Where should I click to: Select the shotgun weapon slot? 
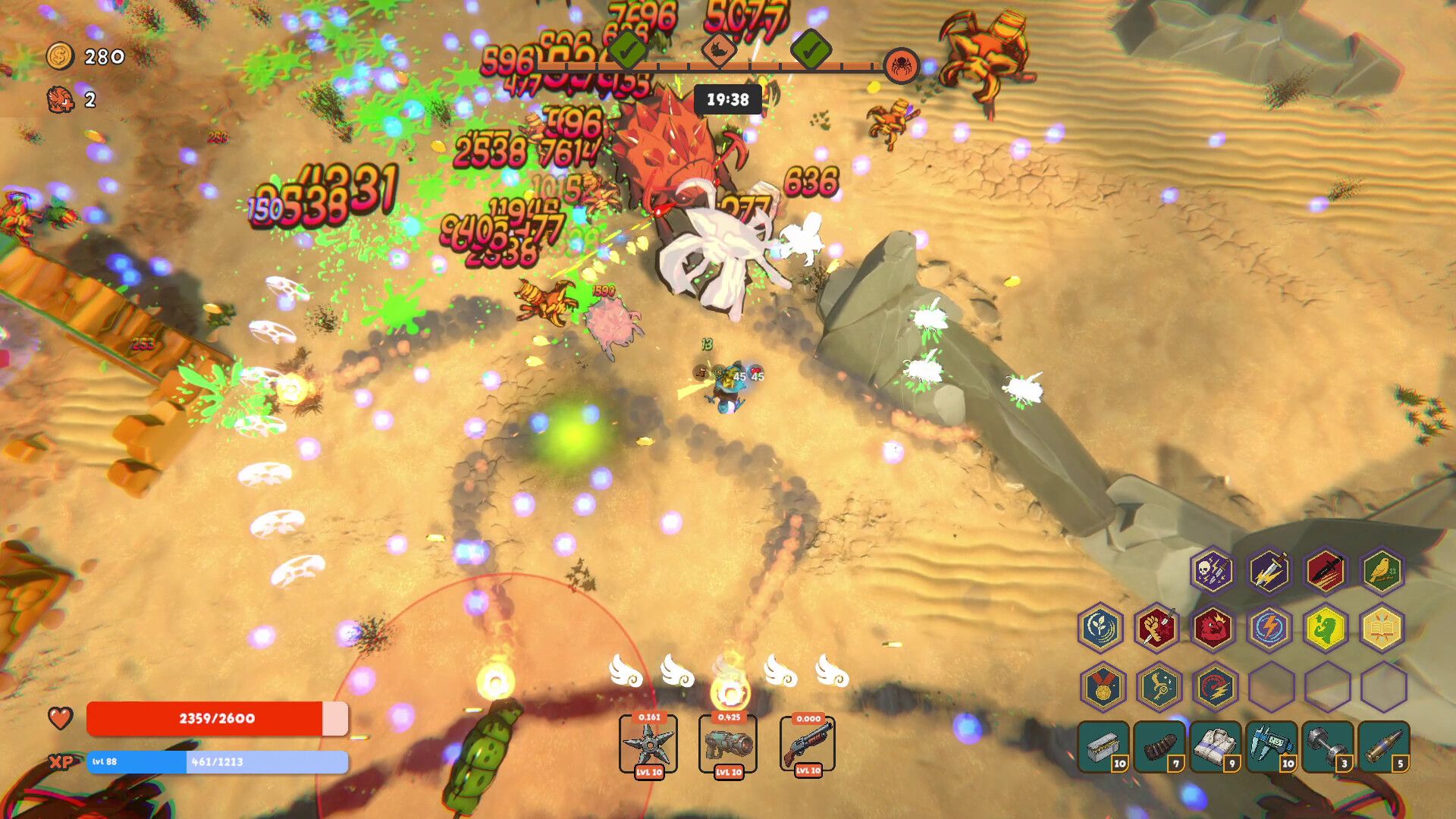click(808, 743)
